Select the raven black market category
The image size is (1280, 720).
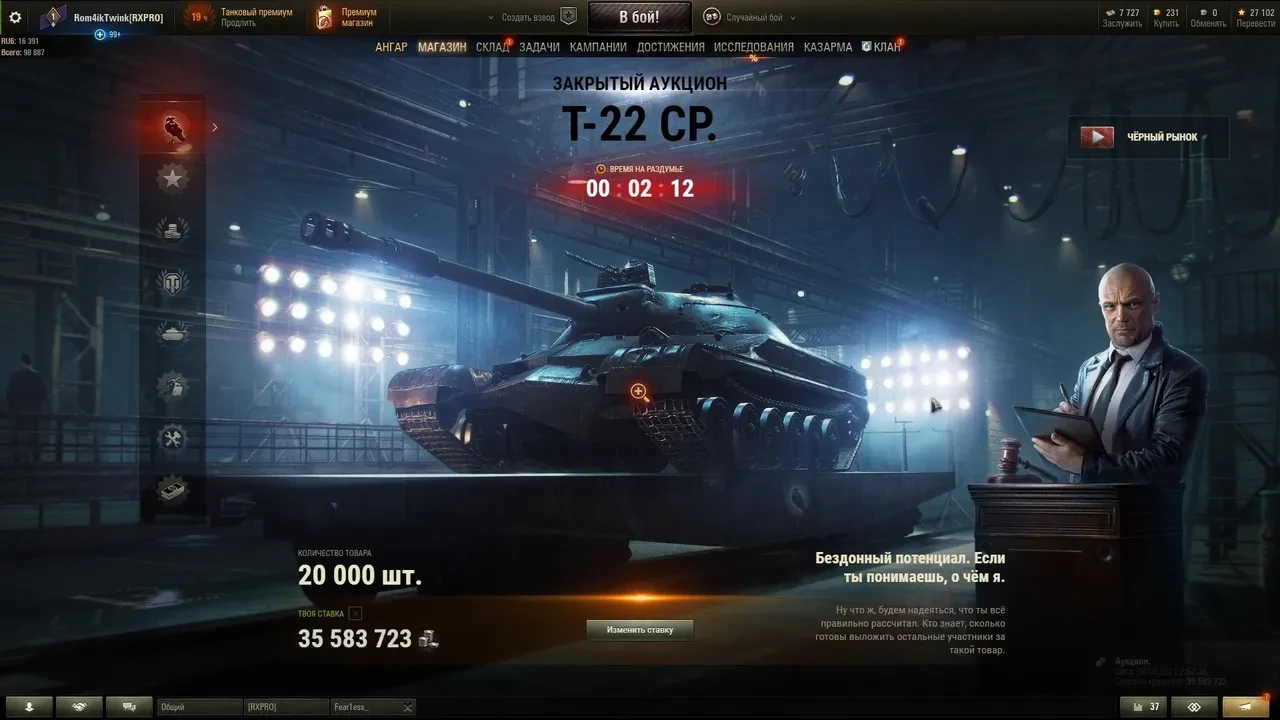coord(174,127)
